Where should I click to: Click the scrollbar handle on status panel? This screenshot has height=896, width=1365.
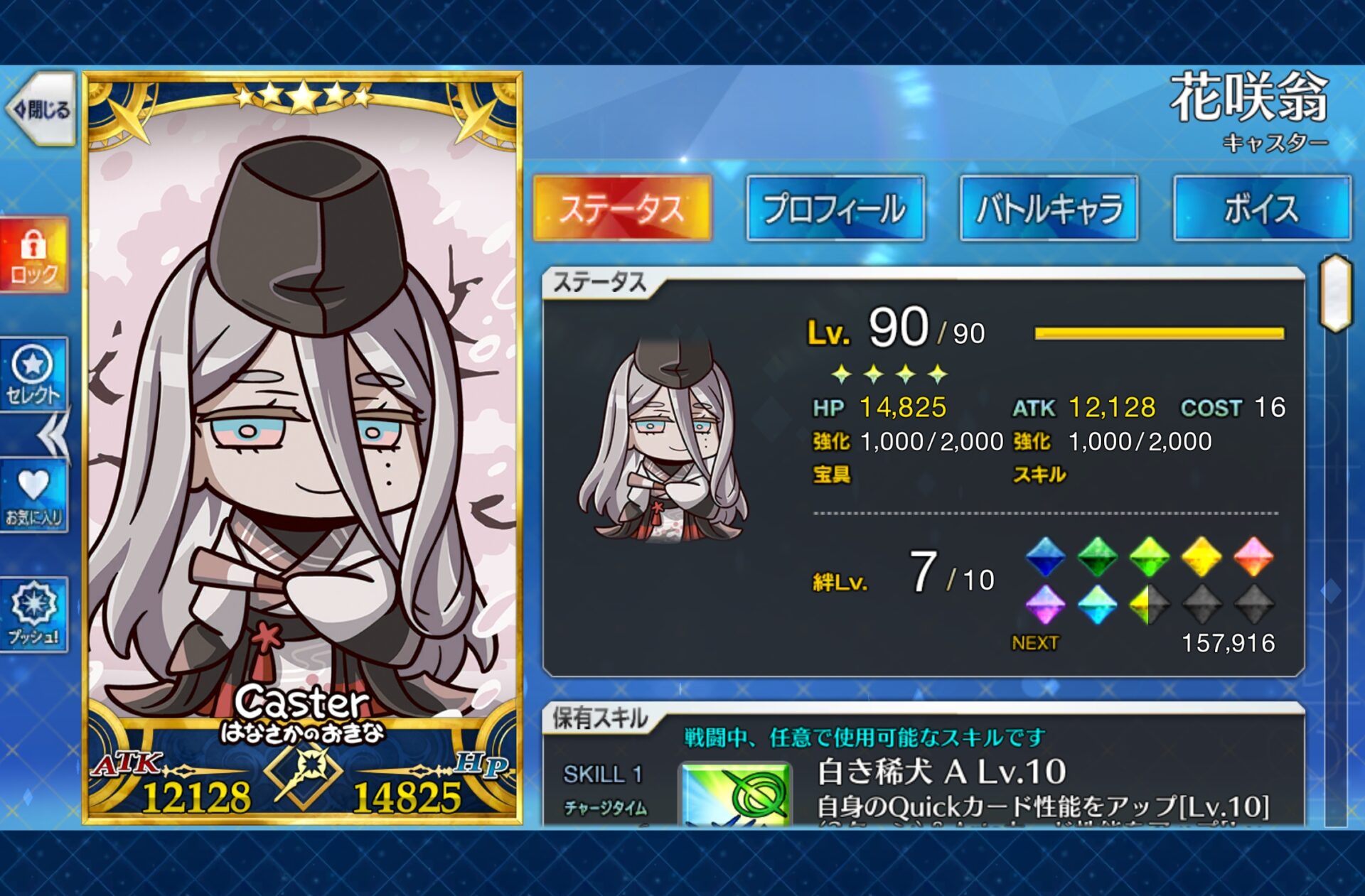coord(1335,293)
